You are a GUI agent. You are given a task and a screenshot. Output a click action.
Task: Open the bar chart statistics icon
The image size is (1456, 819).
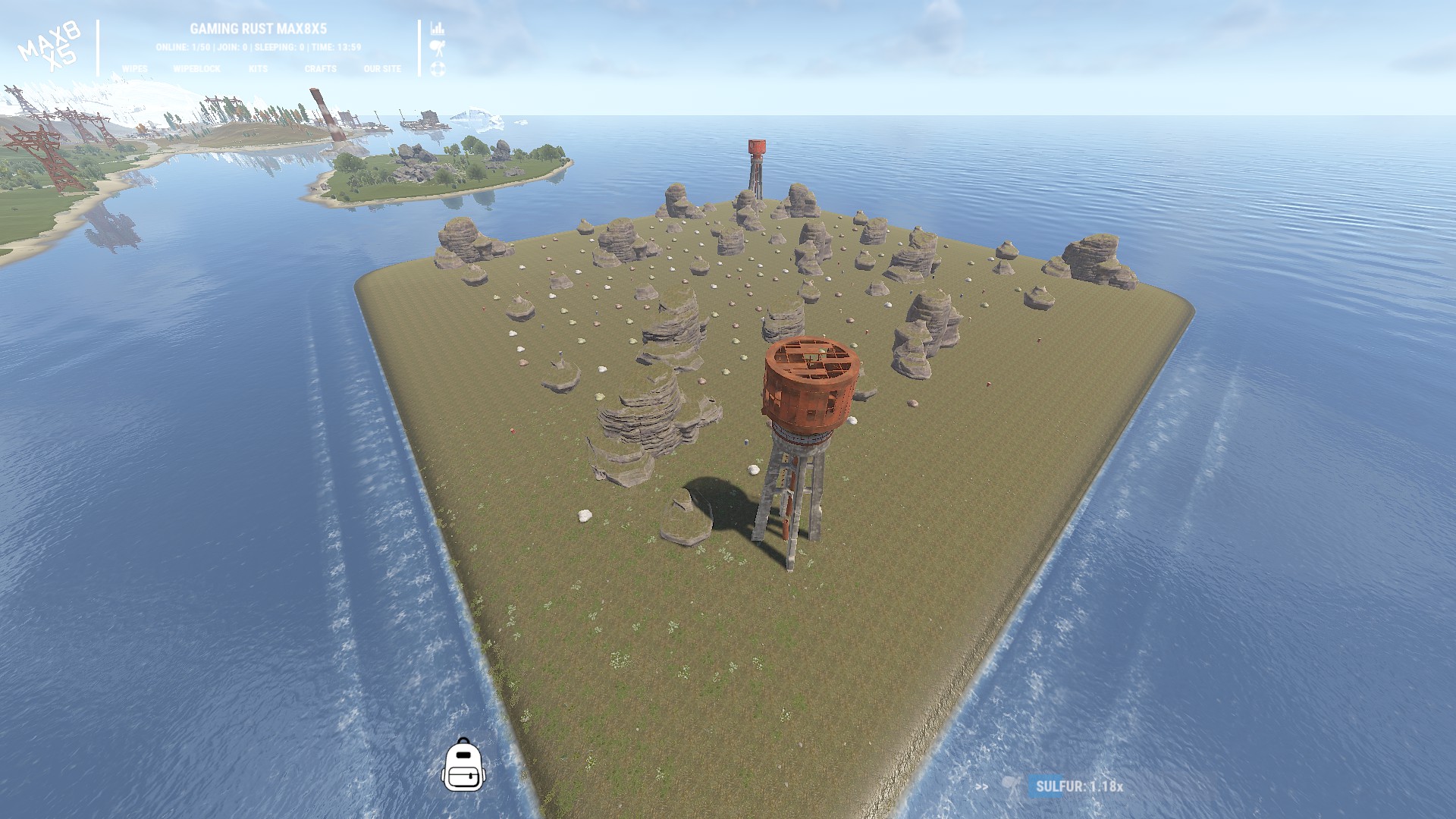tap(438, 29)
